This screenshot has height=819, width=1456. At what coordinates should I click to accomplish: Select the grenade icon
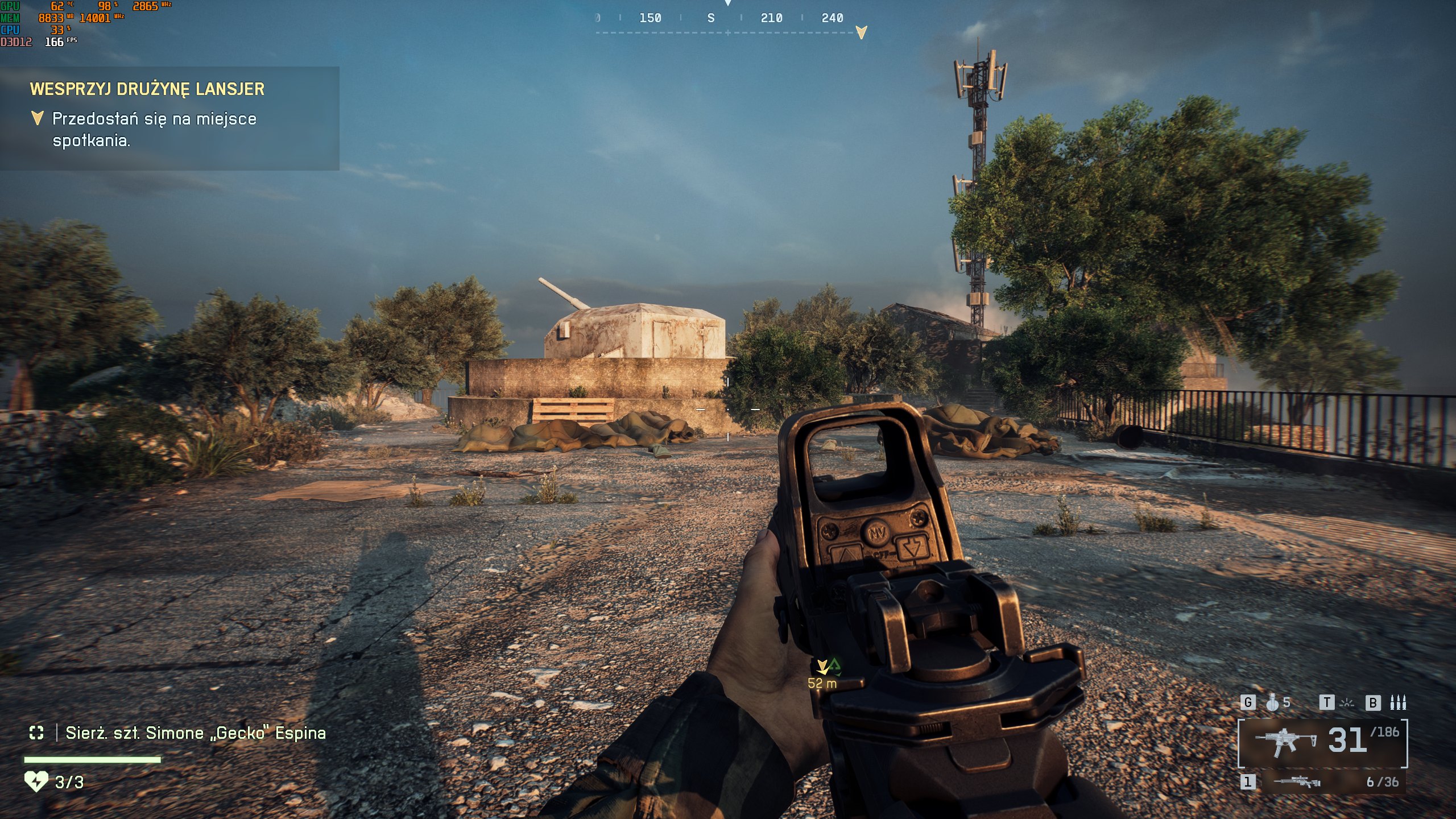pos(1272,703)
